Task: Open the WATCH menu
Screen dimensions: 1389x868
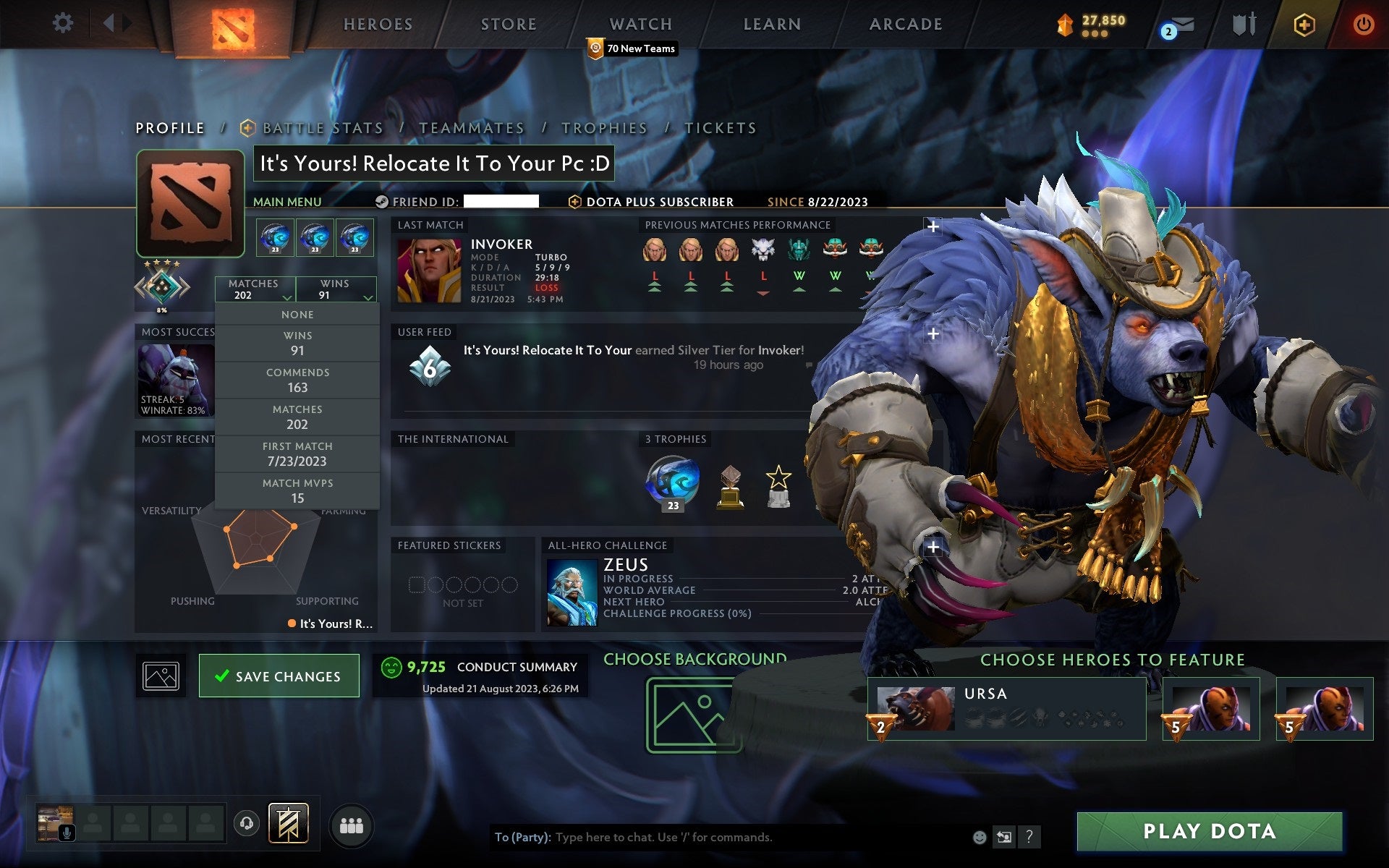Action: pos(640,24)
